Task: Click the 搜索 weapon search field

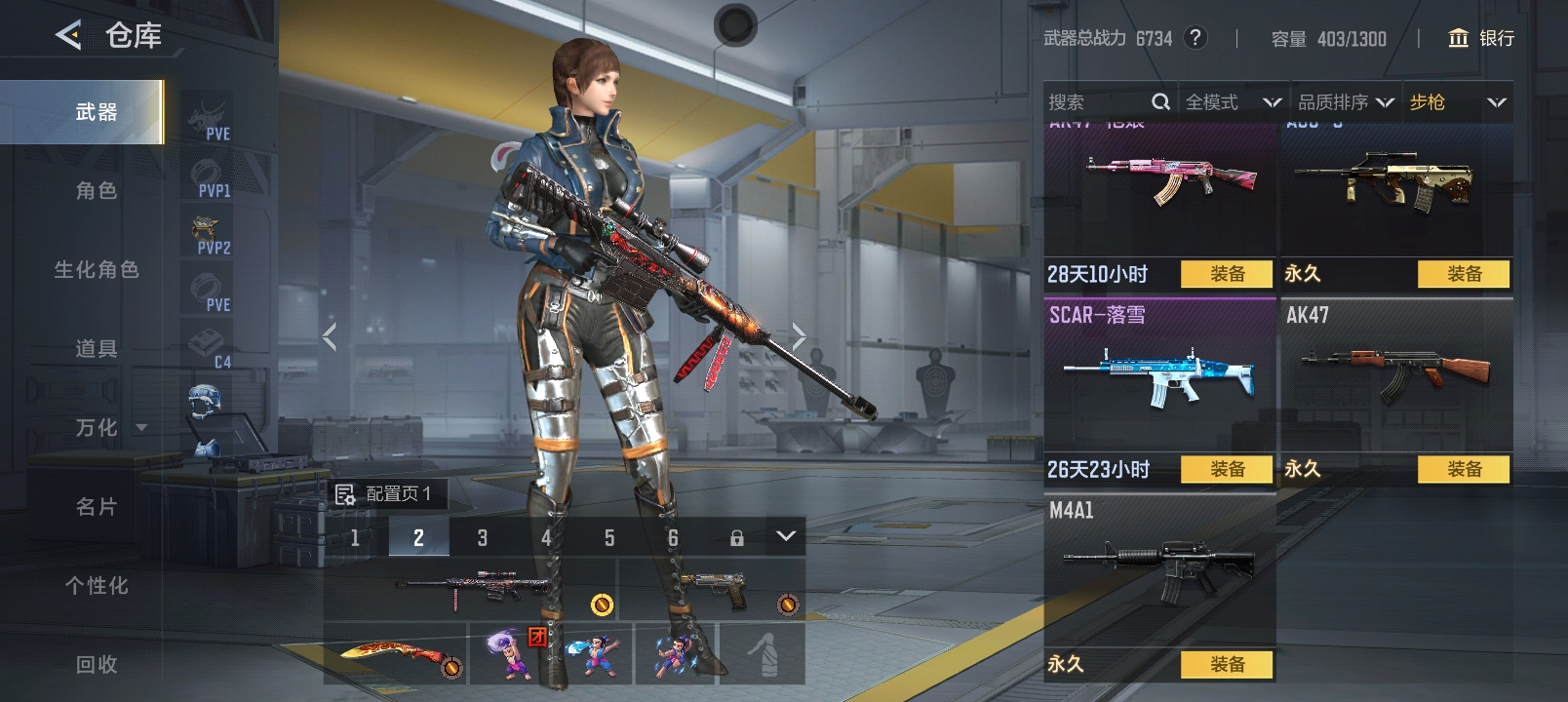Action: click(1097, 102)
